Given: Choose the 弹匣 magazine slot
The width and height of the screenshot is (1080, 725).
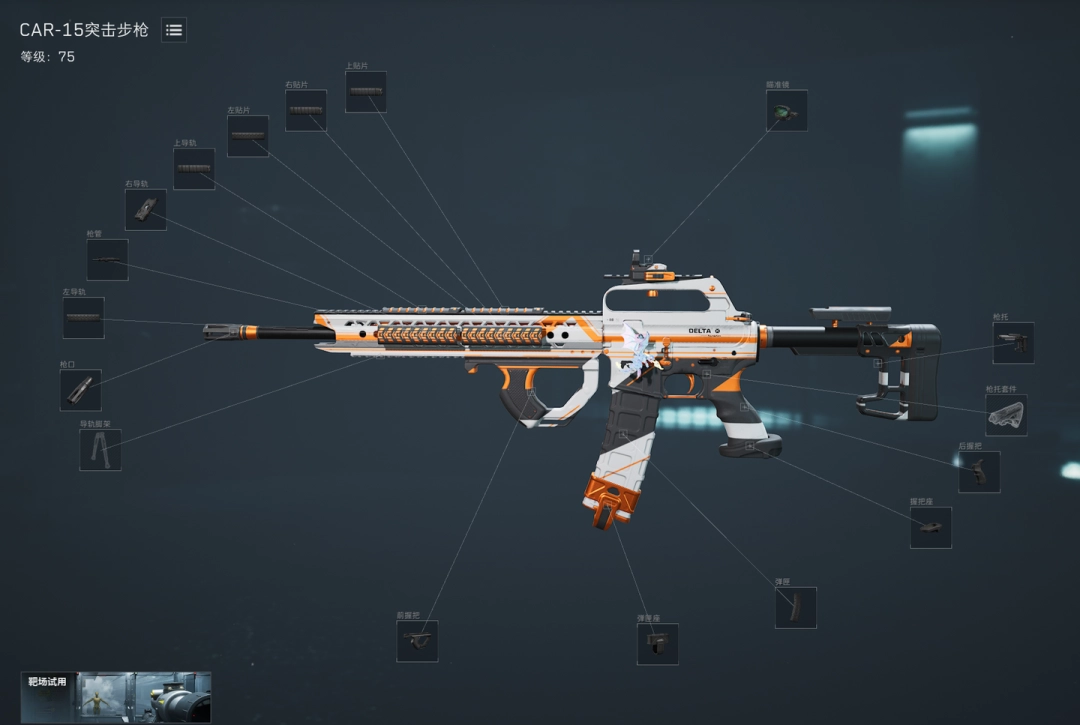Looking at the screenshot, I should [796, 608].
